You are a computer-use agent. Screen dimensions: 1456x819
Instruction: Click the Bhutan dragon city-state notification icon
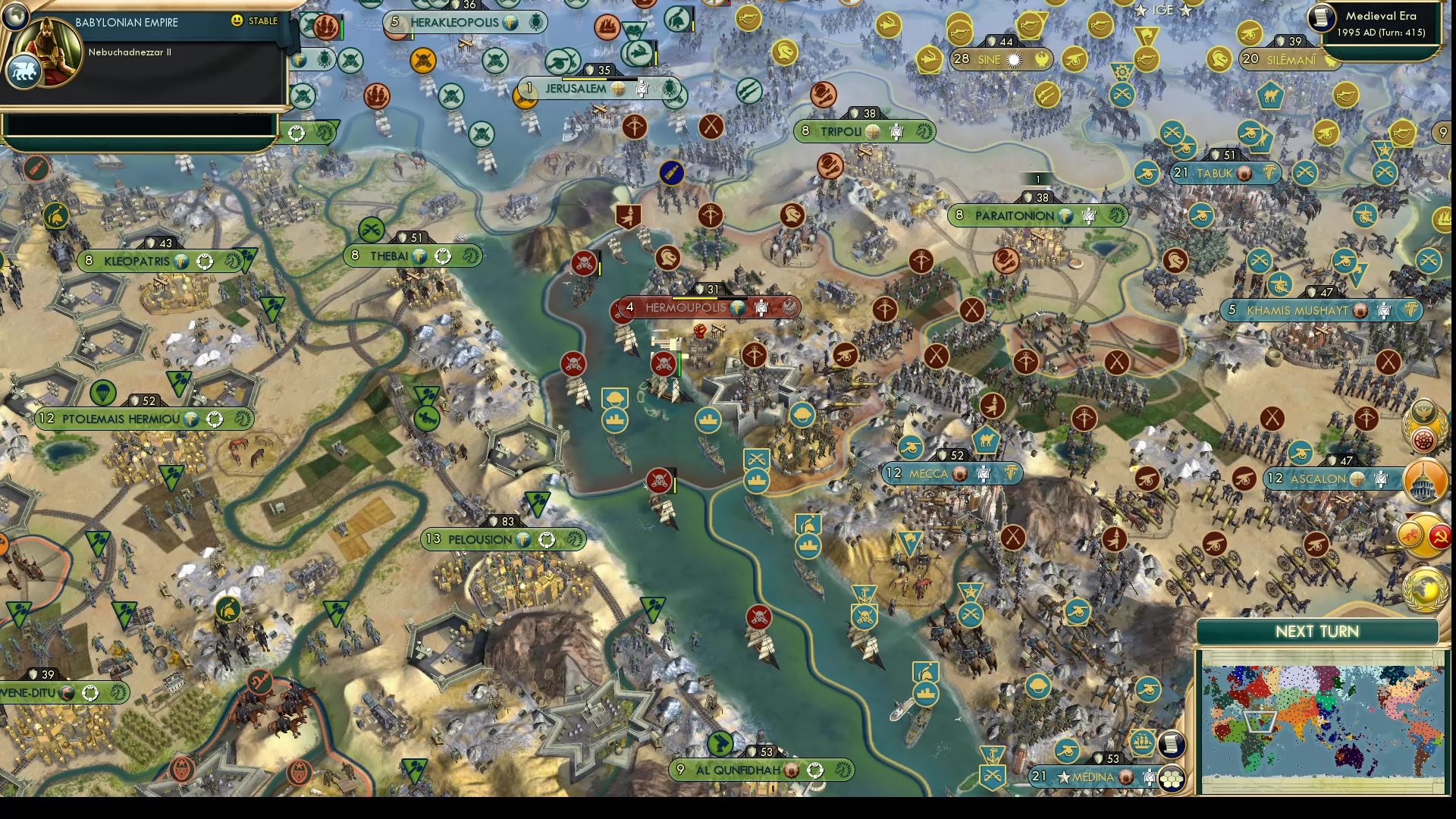click(x=1409, y=533)
